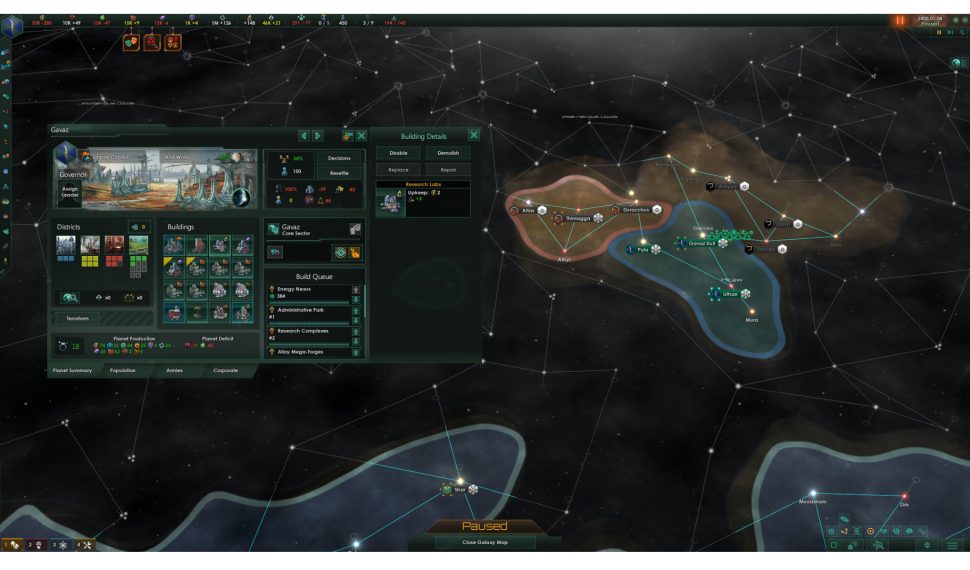
Task: Close the Galaxy Map
Action: 484,542
